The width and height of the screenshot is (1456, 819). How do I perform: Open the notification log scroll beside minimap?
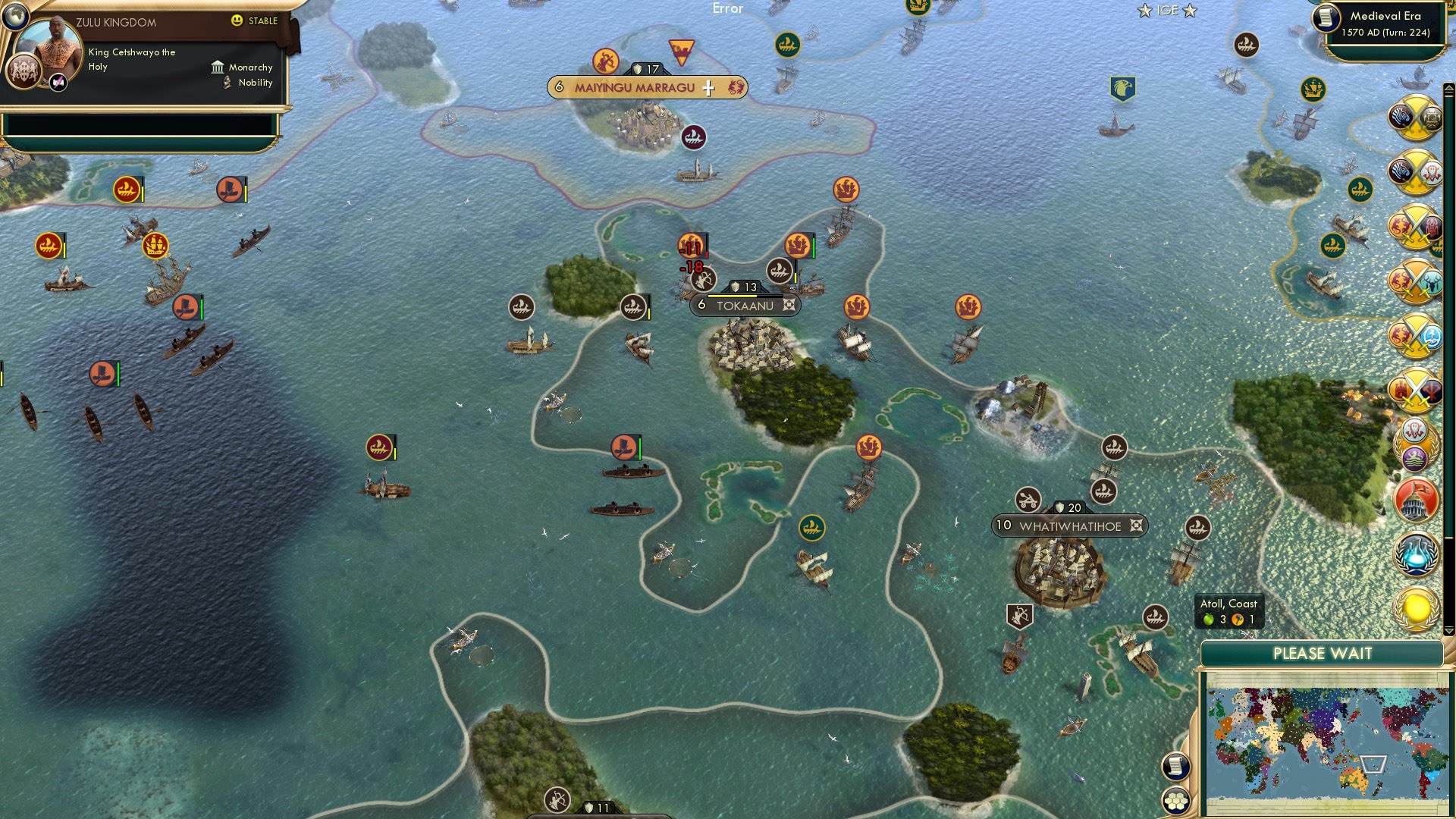[x=1176, y=766]
